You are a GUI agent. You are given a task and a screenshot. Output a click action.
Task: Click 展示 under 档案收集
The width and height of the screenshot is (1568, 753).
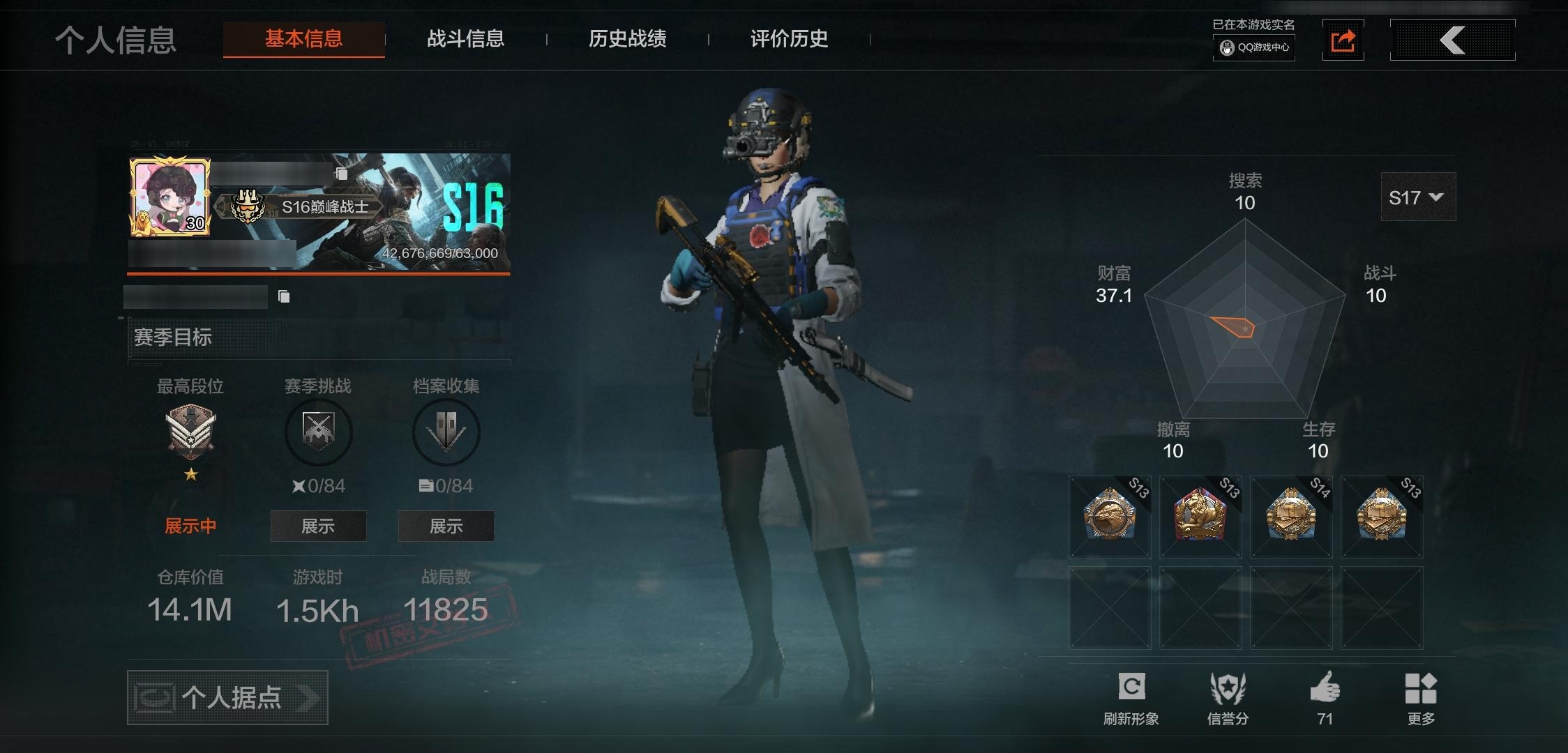(x=446, y=526)
